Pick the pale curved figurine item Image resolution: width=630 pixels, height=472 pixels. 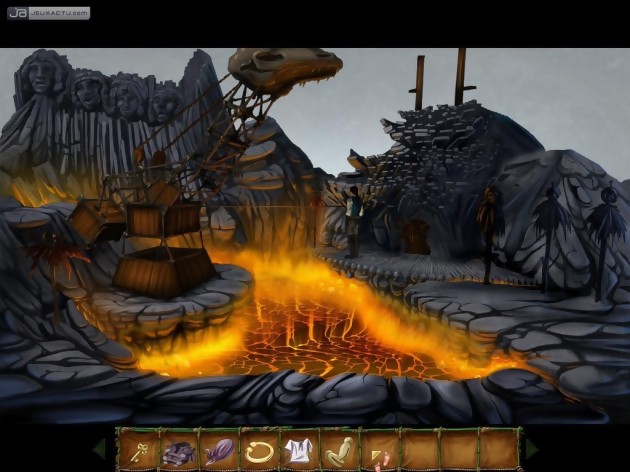pos(340,449)
